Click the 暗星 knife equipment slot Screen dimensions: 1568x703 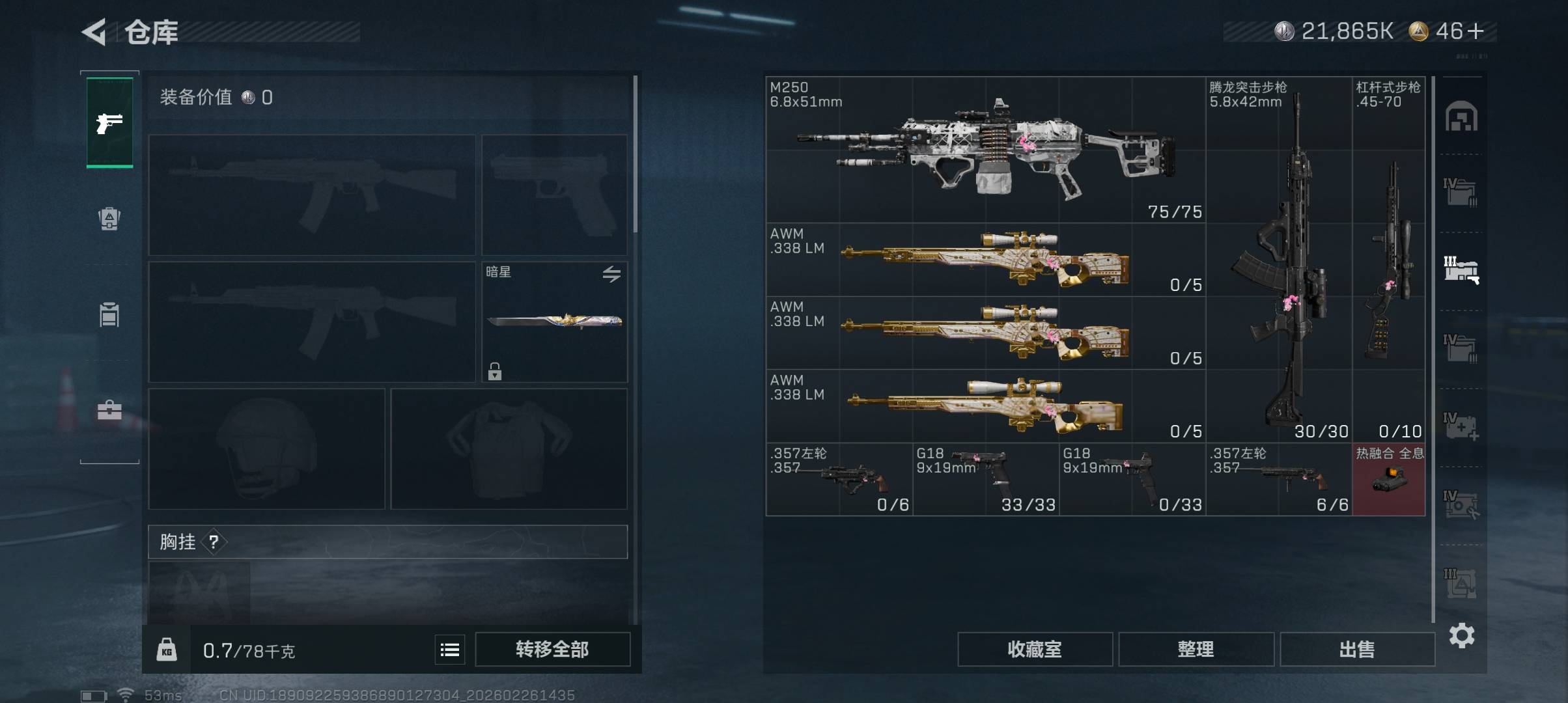click(x=554, y=322)
